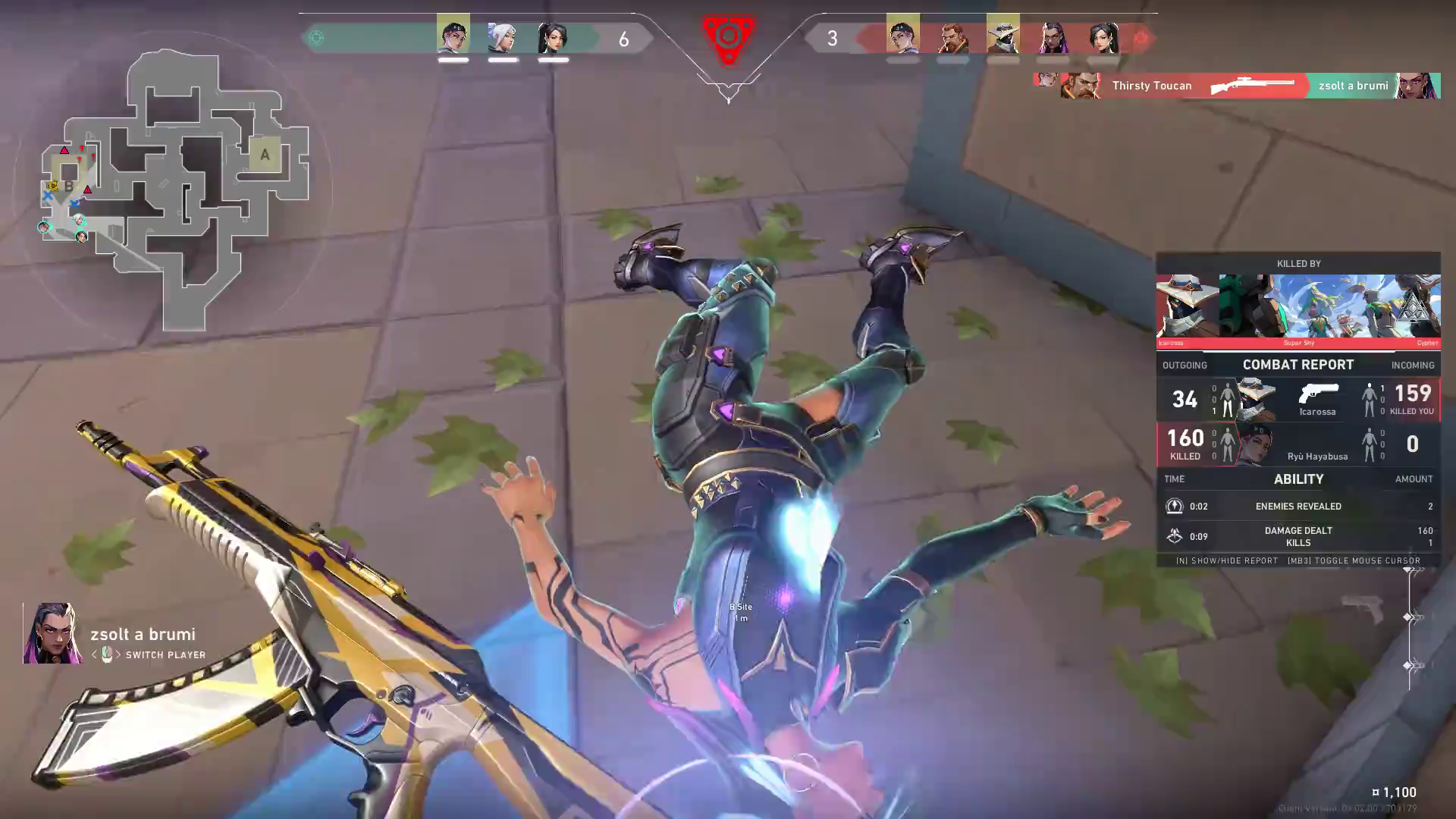The image size is (1456, 819).
Task: Click the spectated player portrait for zsolt a brumi
Action: tap(53, 634)
